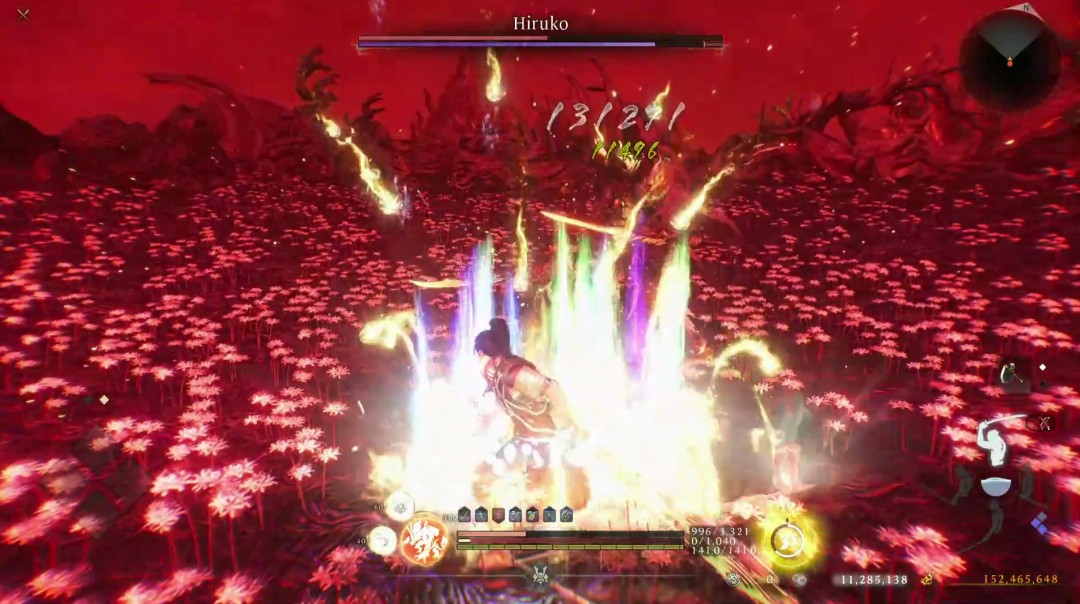The height and width of the screenshot is (604, 1080).
Task: Close the overlay with the X icon
Action: (x=23, y=15)
